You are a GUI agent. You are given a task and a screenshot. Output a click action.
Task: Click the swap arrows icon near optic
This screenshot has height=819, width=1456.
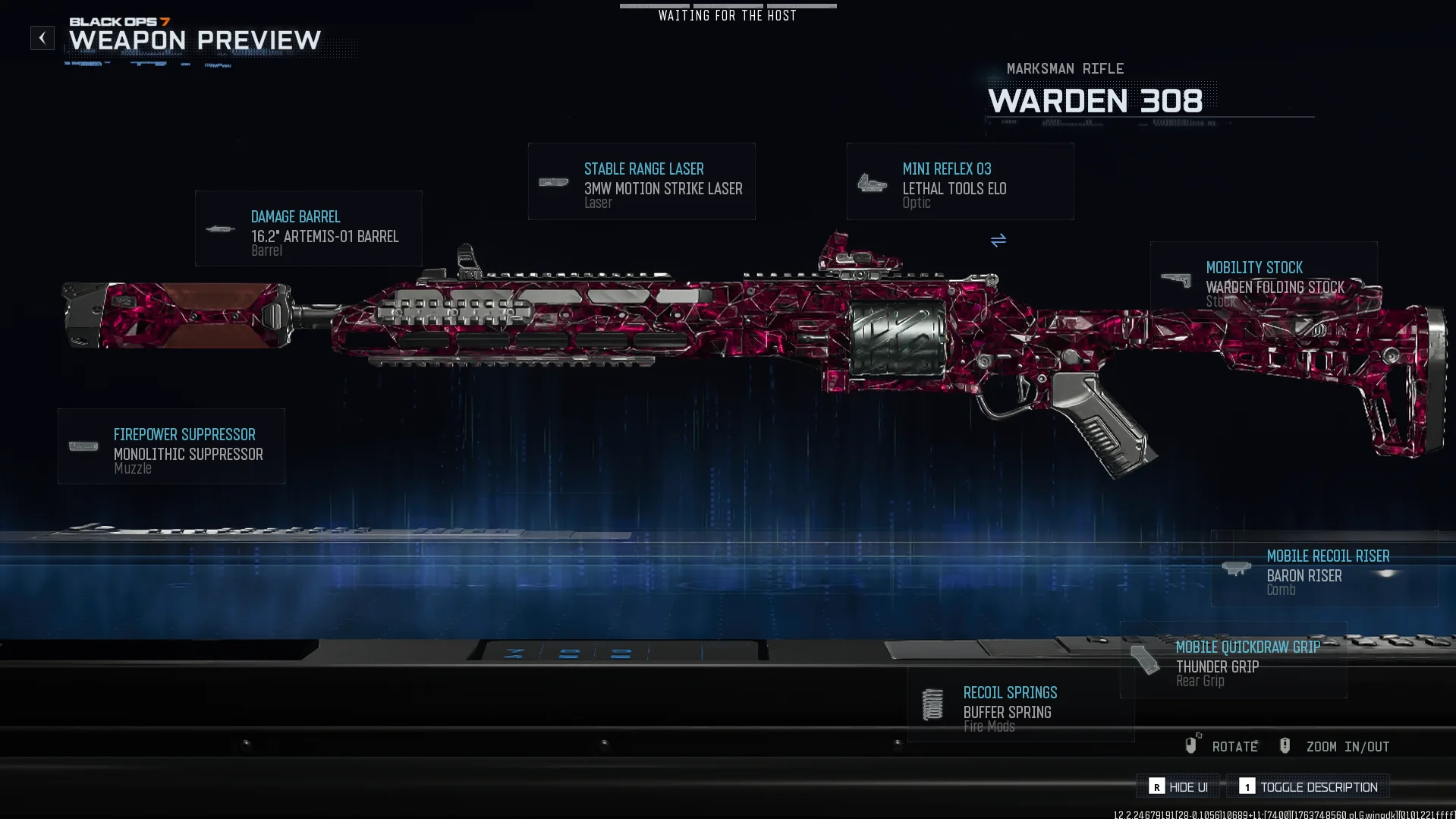pyautogui.click(x=998, y=241)
